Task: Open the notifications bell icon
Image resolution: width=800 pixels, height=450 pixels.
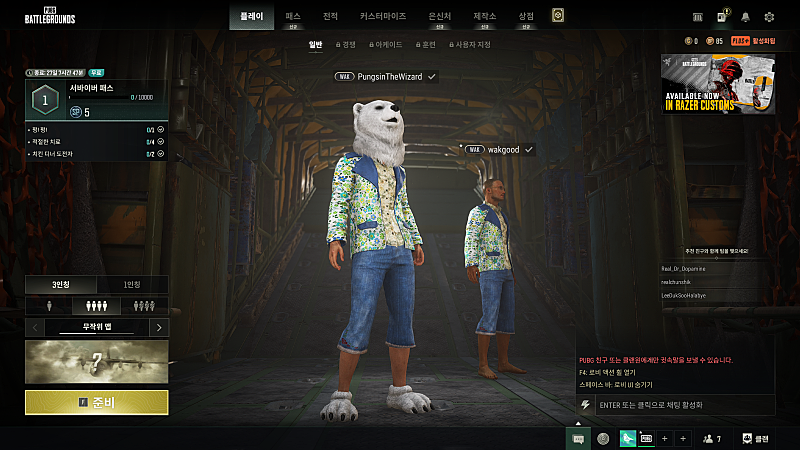Action: (745, 17)
